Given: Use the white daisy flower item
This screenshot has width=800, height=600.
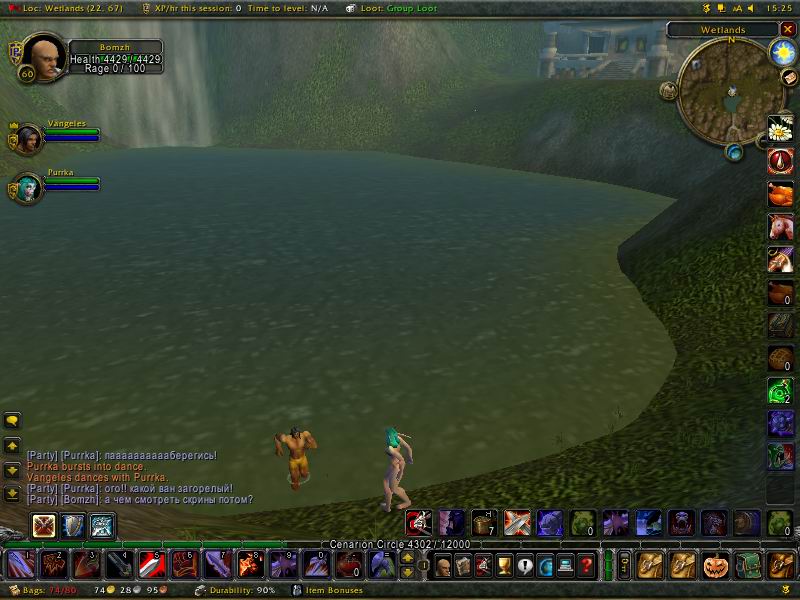Looking at the screenshot, I should 780,129.
